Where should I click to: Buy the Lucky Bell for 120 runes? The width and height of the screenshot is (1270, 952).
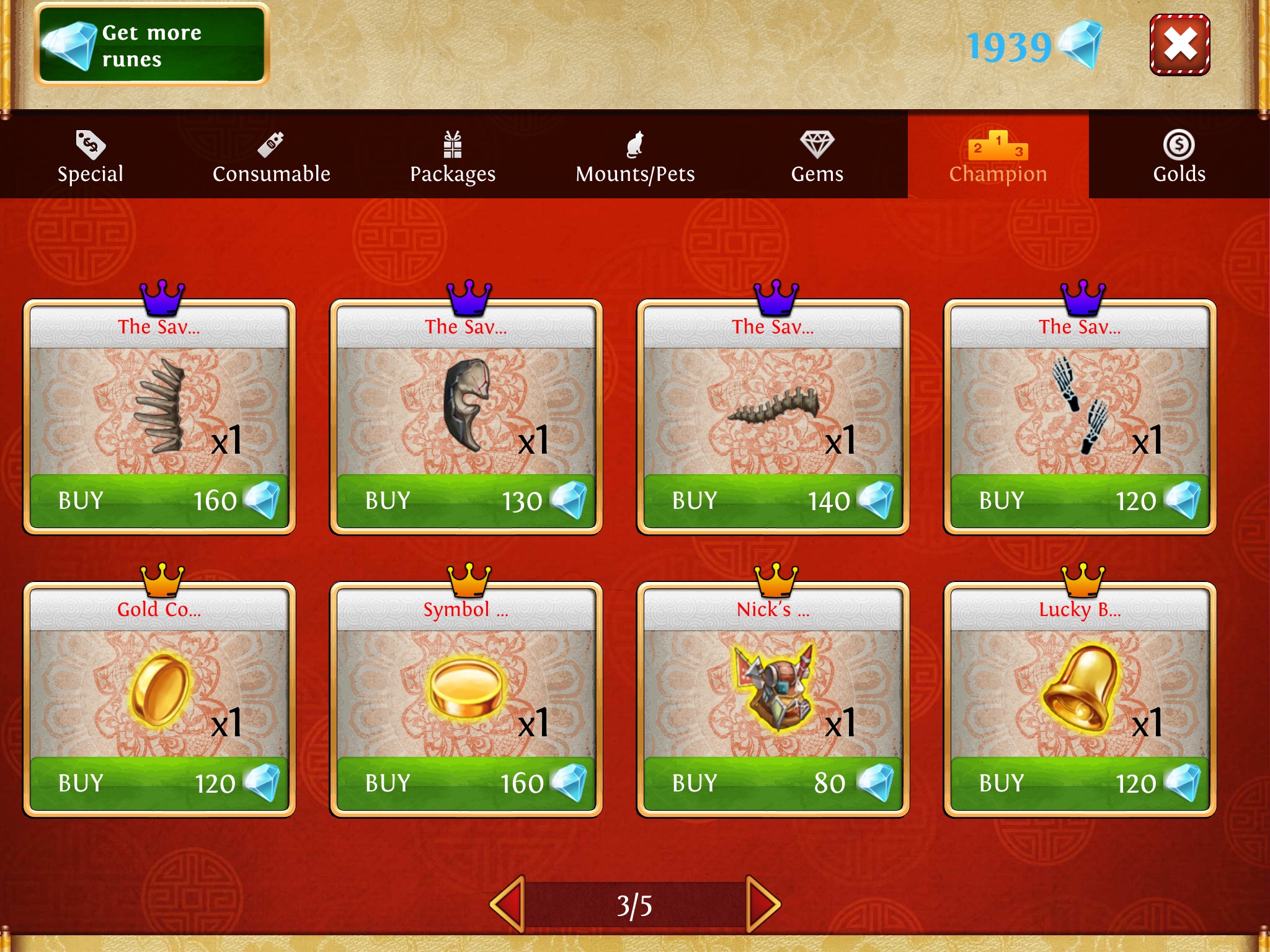click(x=1080, y=783)
